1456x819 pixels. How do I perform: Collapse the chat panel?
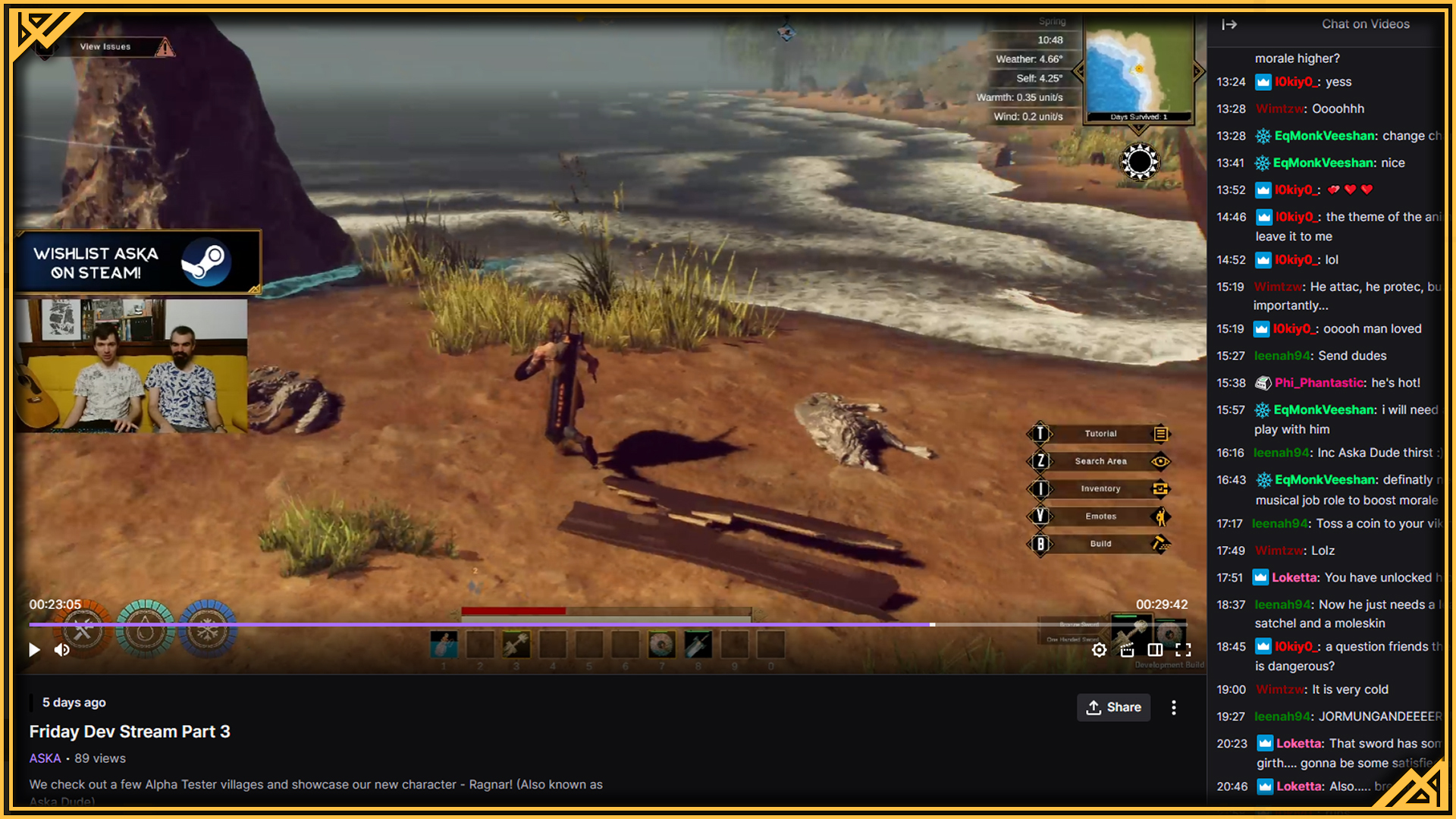[x=1229, y=24]
